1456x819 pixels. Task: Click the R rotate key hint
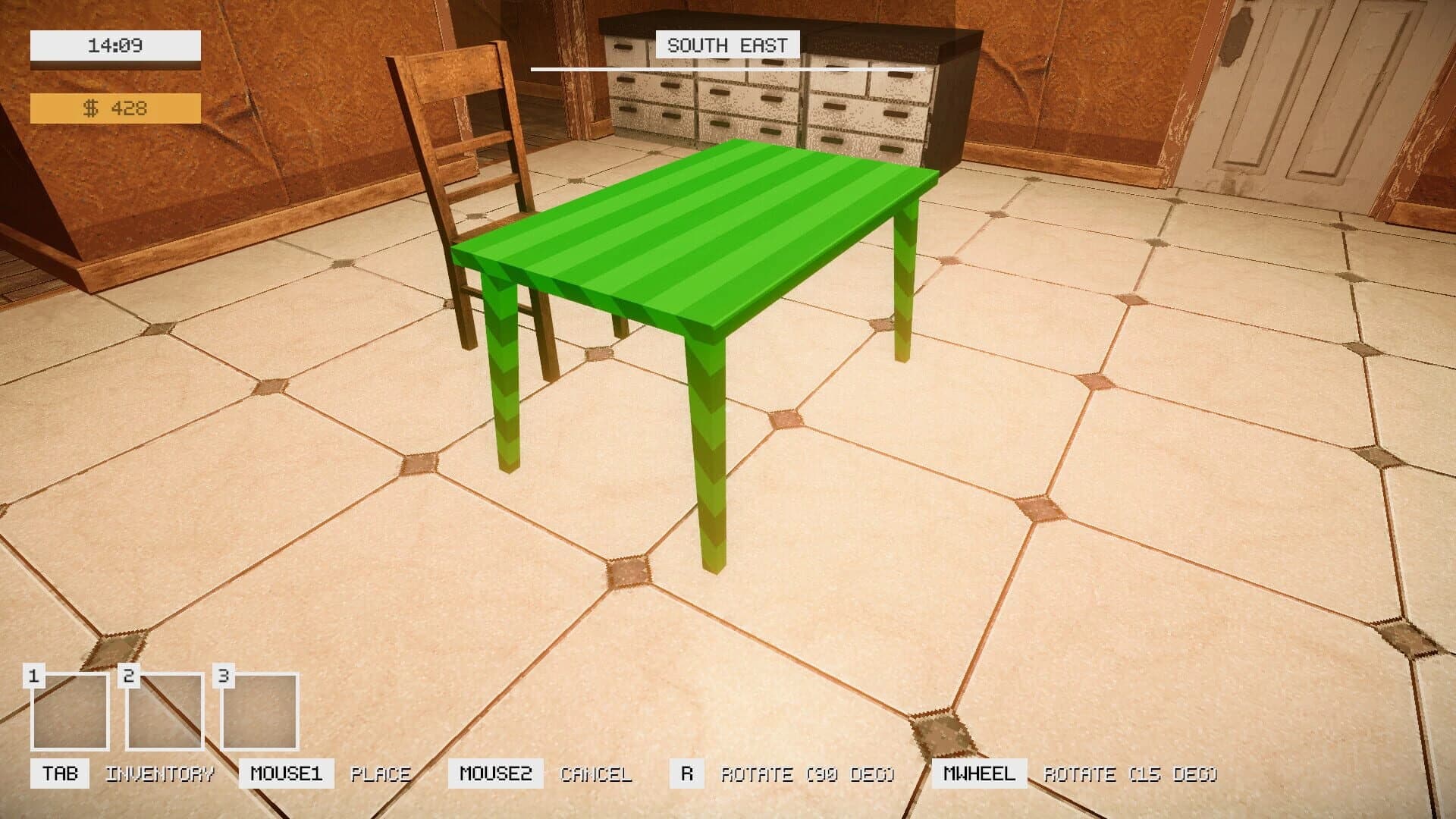tap(687, 774)
